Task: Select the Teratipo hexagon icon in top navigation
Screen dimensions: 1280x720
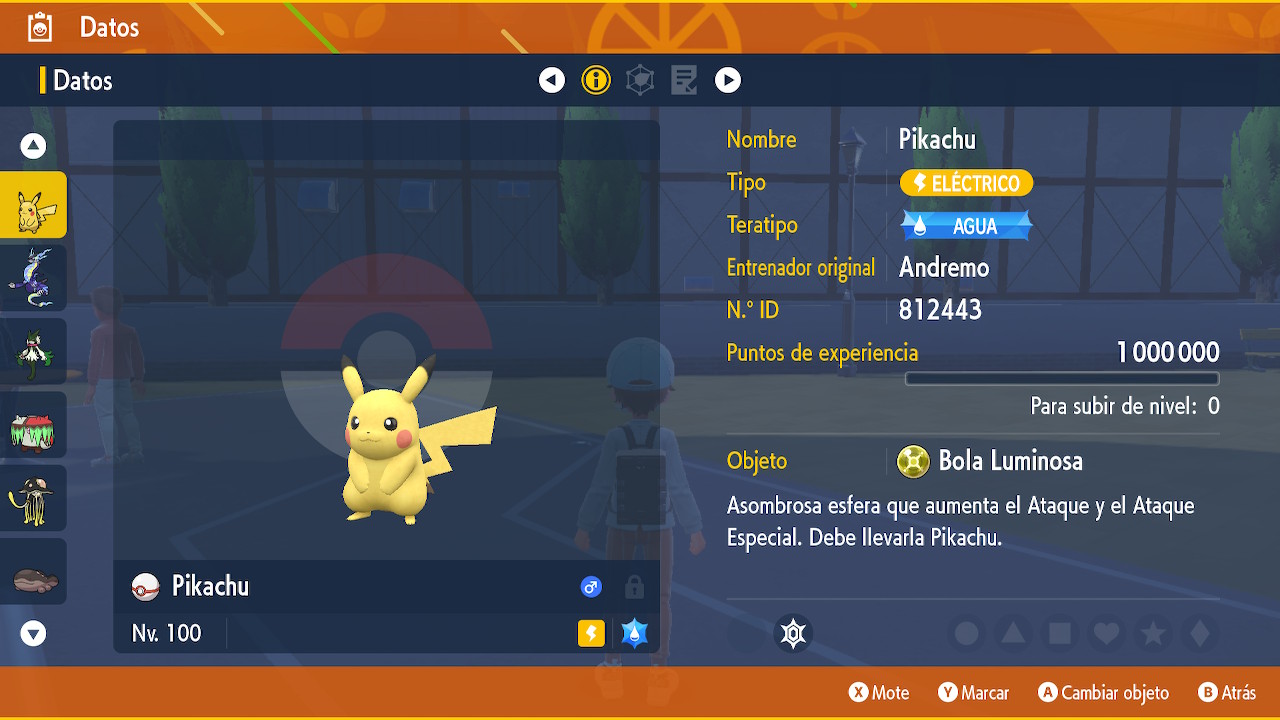Action: click(639, 80)
